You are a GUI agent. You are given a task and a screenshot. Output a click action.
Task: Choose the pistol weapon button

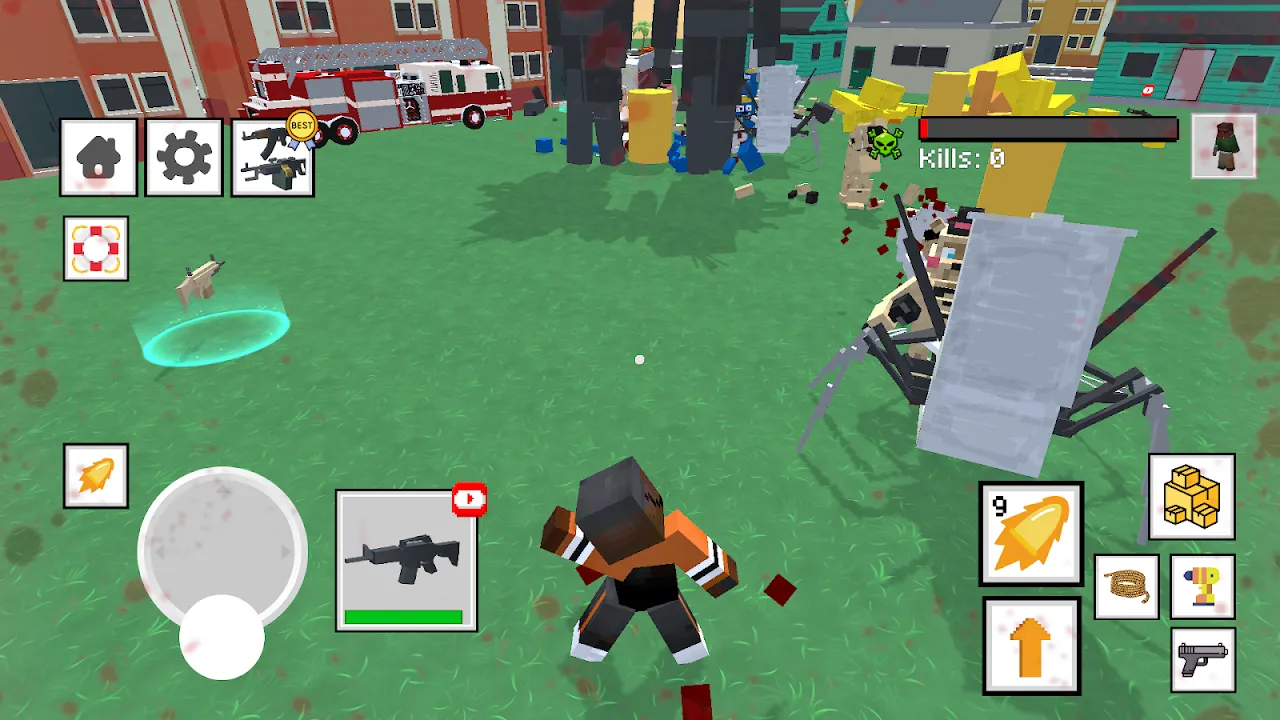click(x=1202, y=660)
